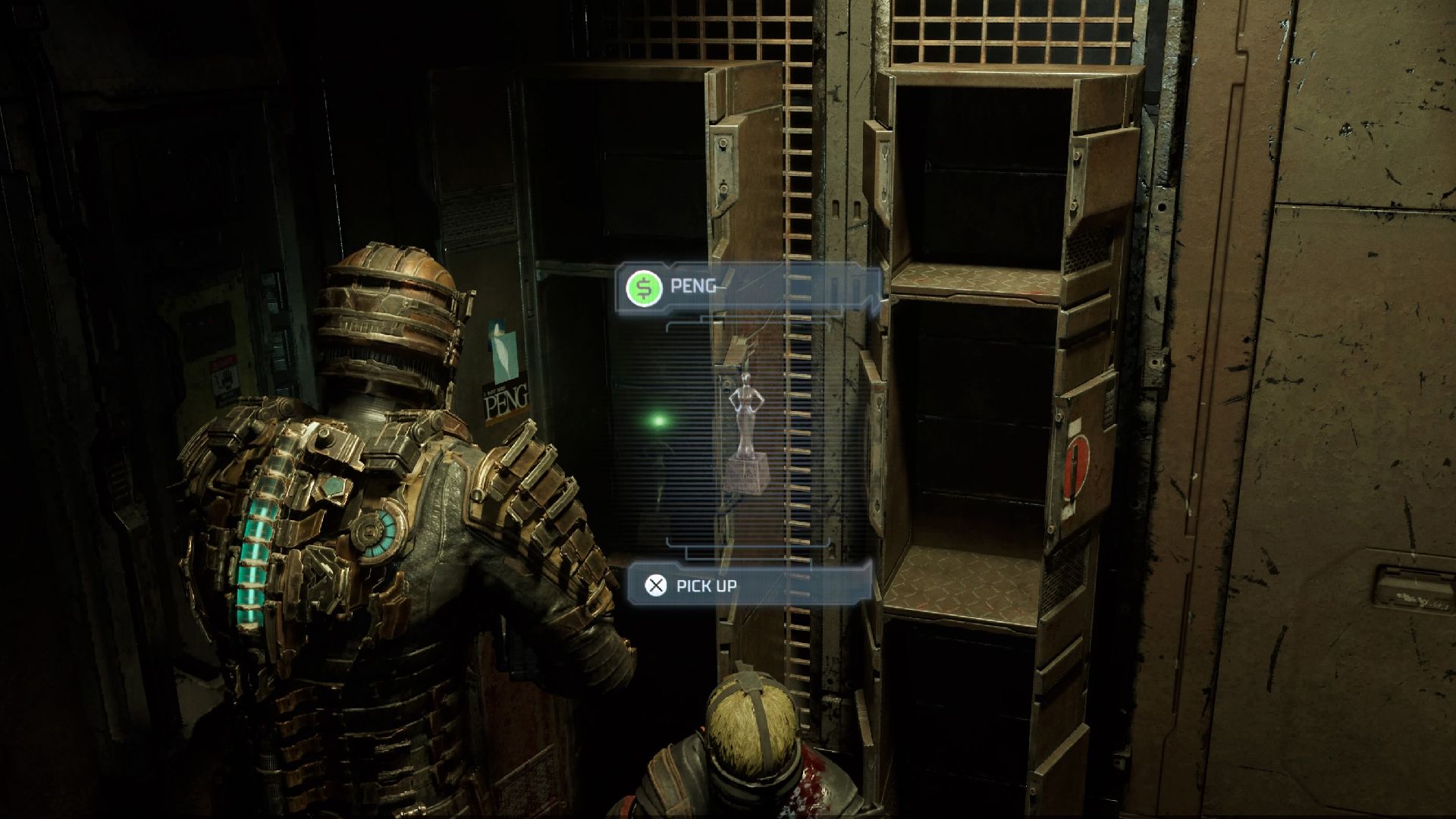Click the red caution label above the emblem
1456x819 pixels.
point(1077,425)
